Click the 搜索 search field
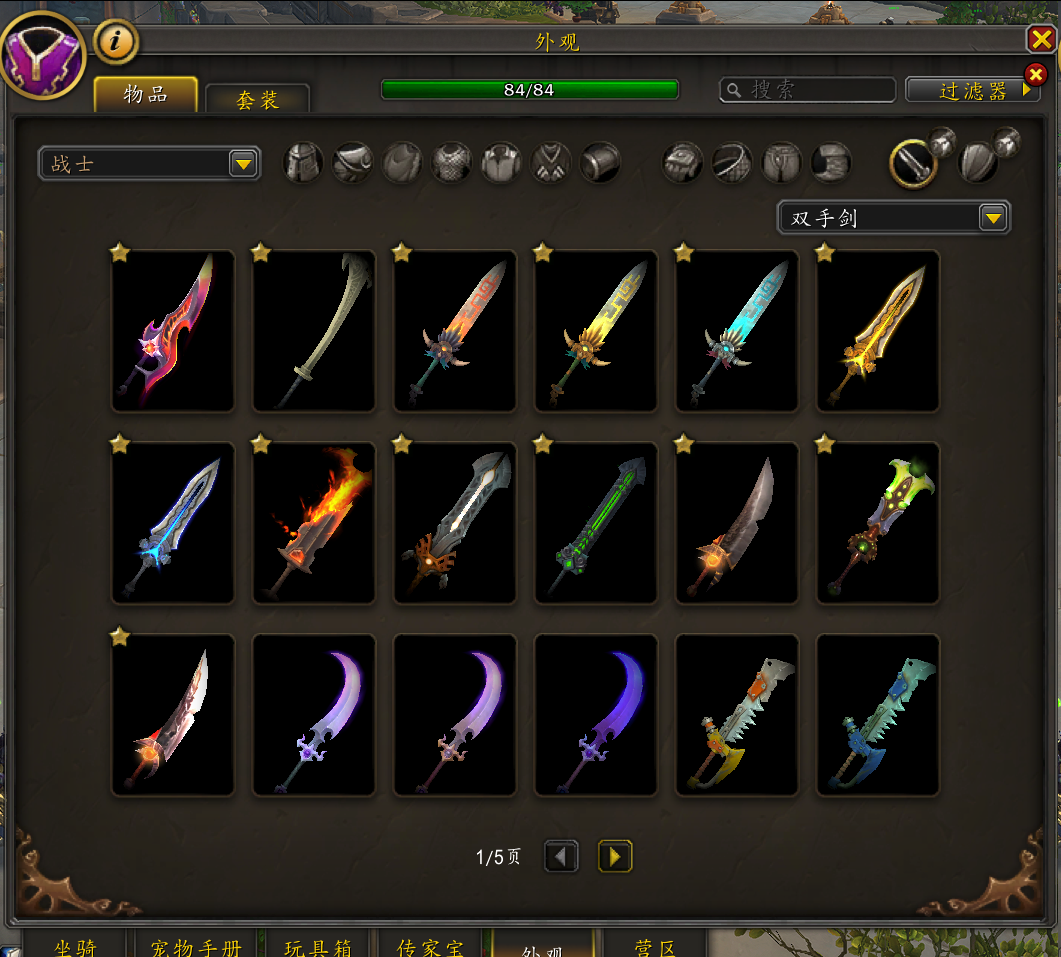 808,90
